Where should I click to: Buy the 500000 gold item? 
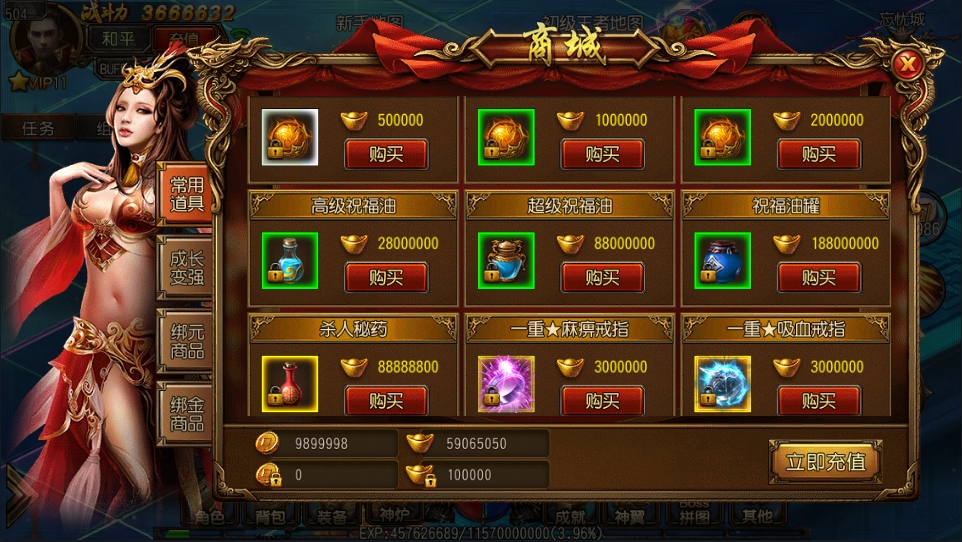[x=386, y=154]
